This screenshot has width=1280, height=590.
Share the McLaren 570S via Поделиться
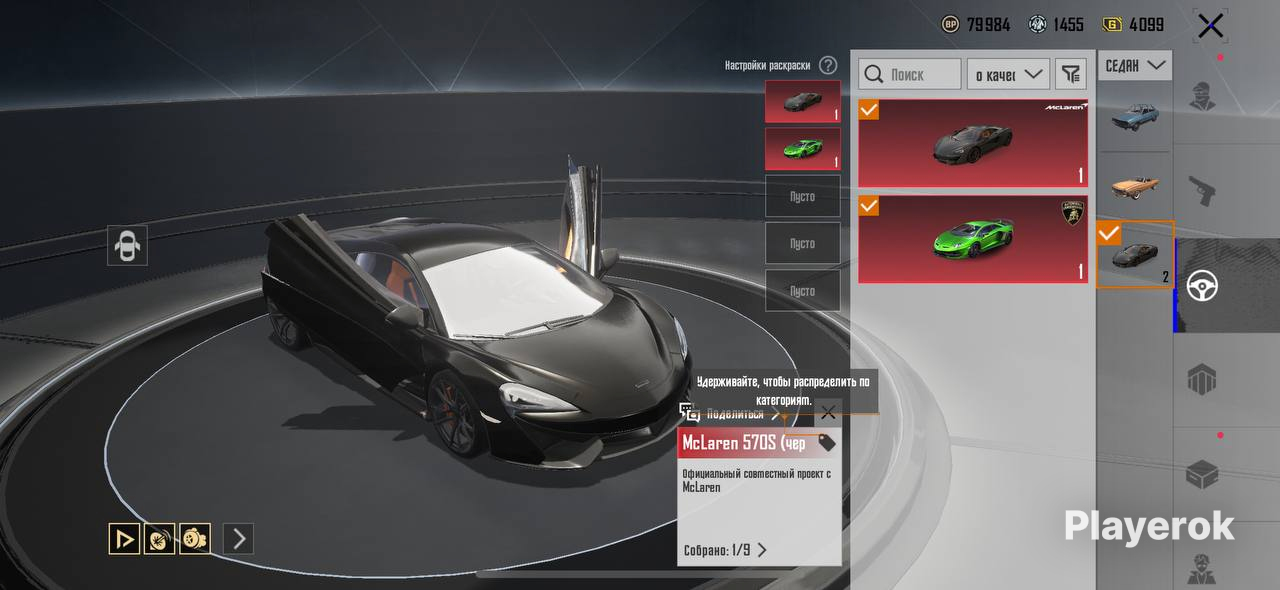click(732, 414)
